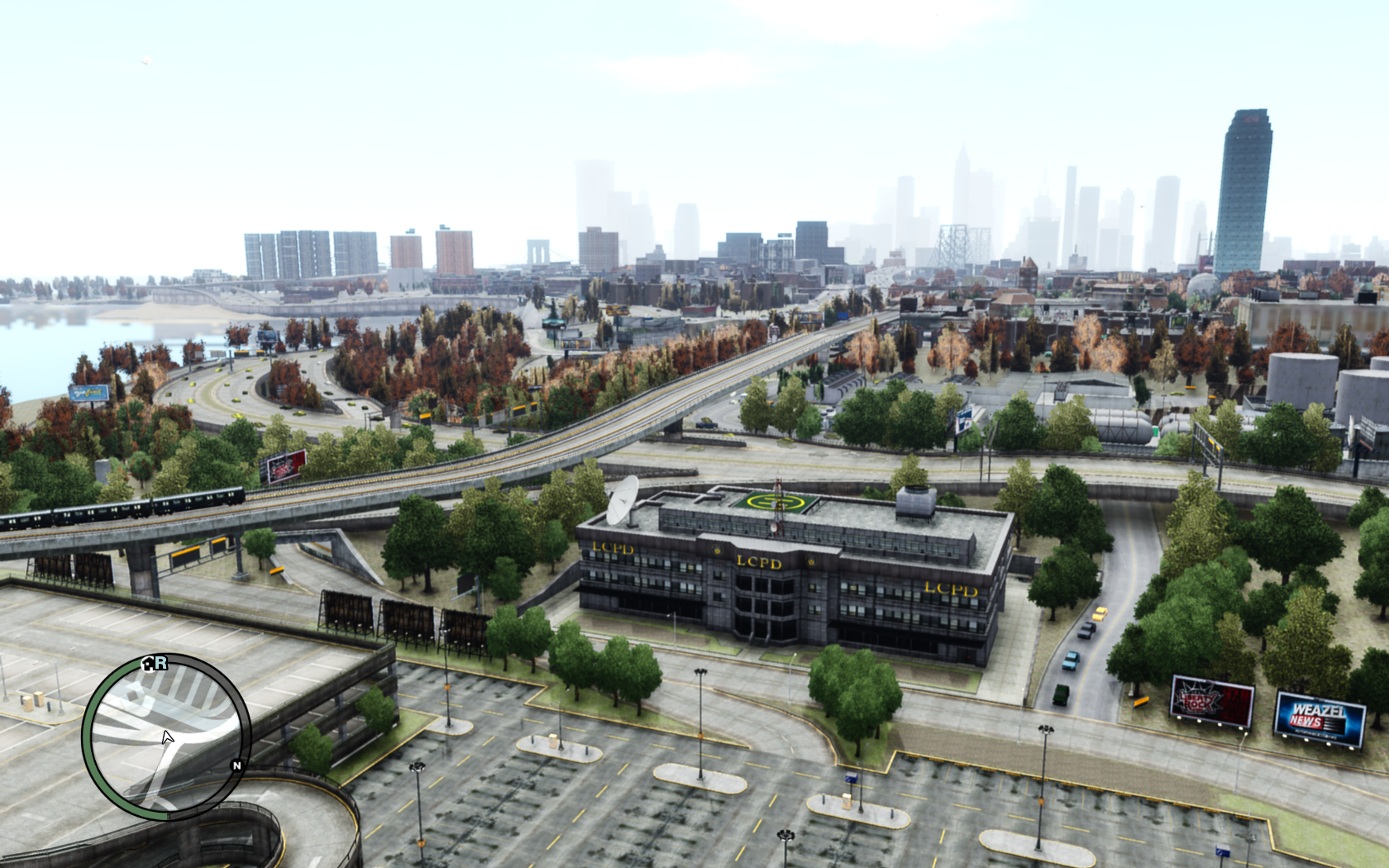Click the LCPD text on the building's left wing

(613, 549)
